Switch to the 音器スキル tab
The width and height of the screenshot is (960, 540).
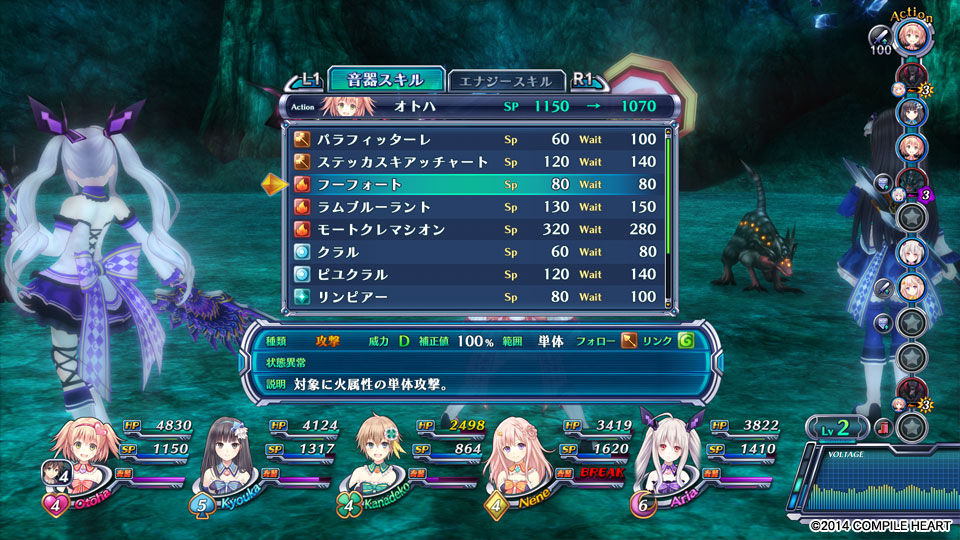384,80
